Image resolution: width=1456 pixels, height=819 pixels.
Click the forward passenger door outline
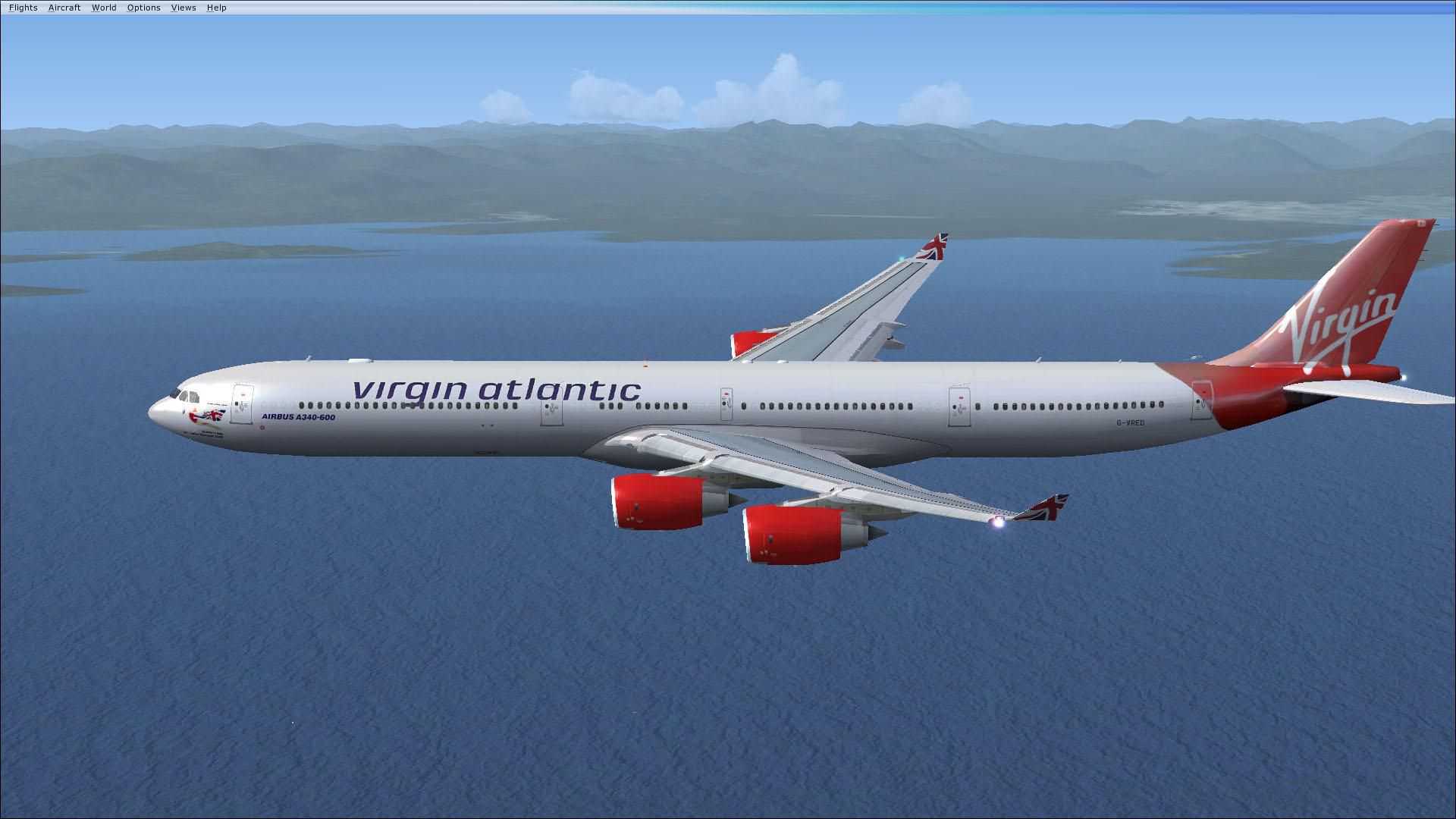243,404
